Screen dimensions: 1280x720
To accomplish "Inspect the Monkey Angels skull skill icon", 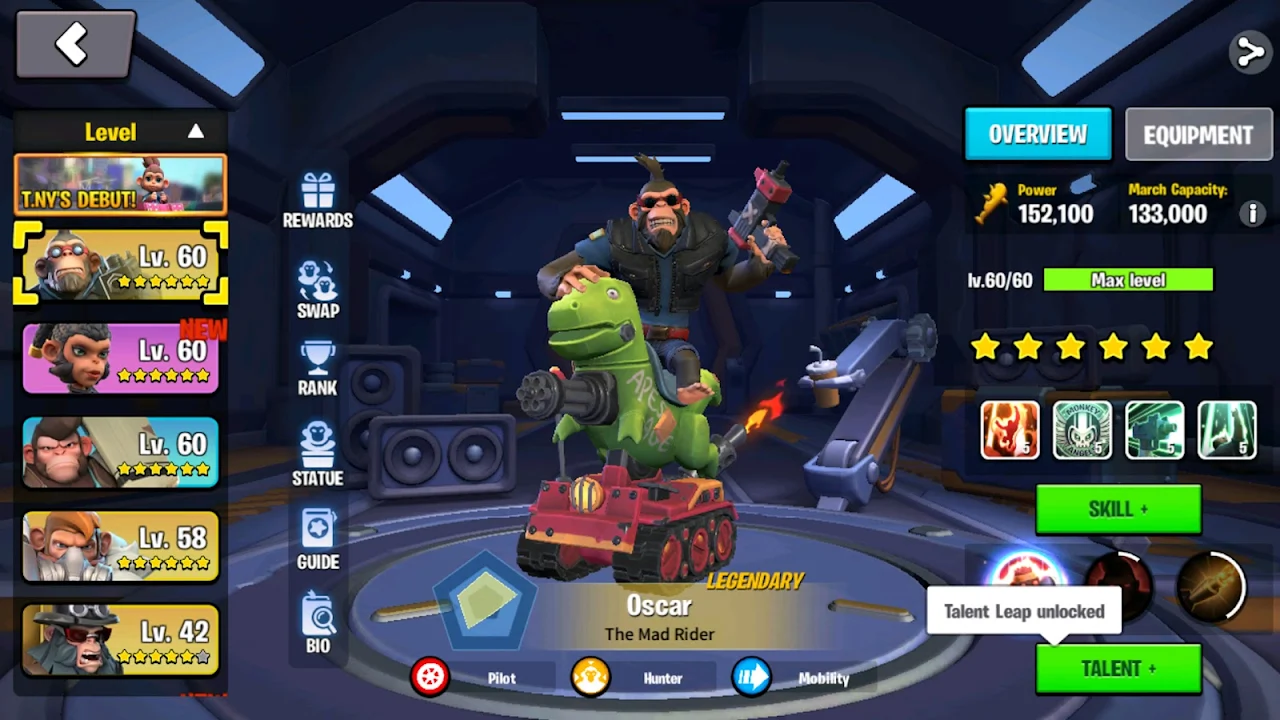I will 1082,430.
